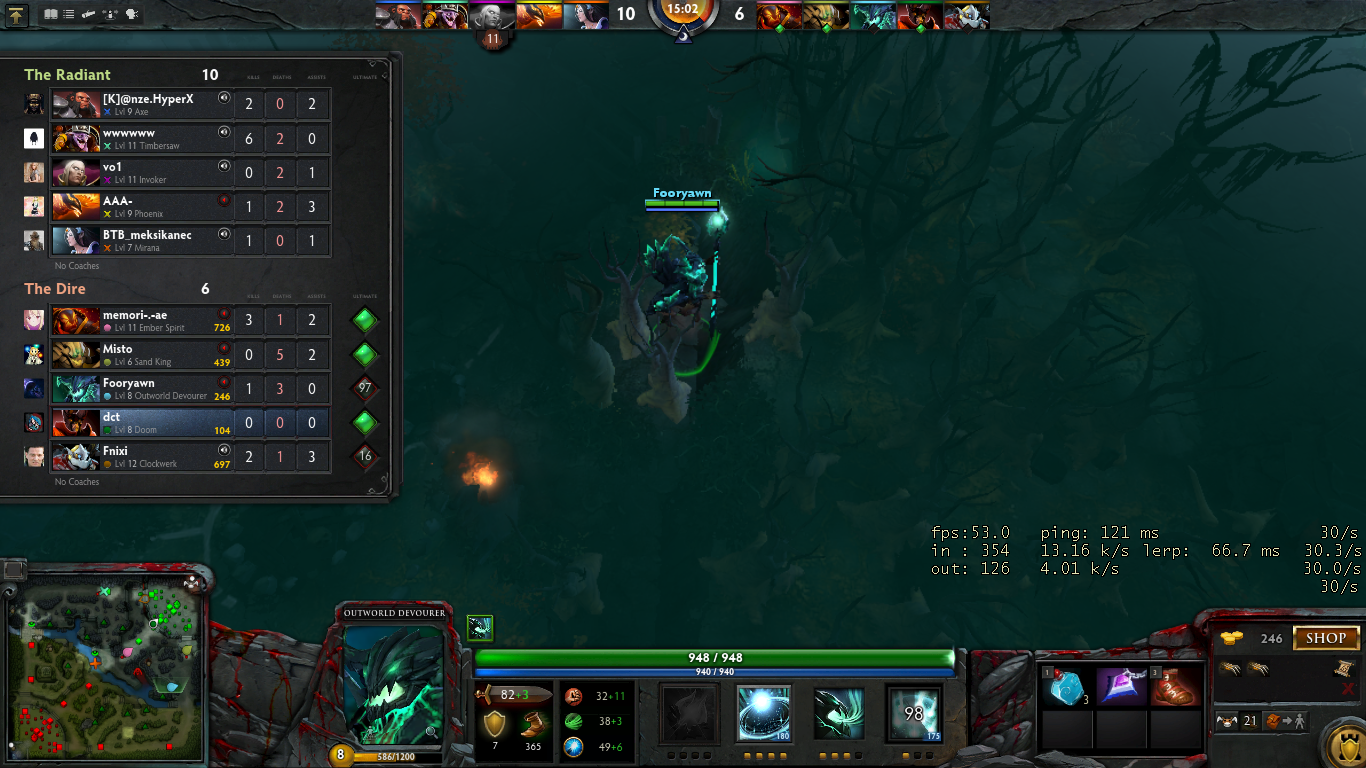Use the blue bottle item slot
The width and height of the screenshot is (1366, 768).
pyautogui.click(x=1068, y=687)
